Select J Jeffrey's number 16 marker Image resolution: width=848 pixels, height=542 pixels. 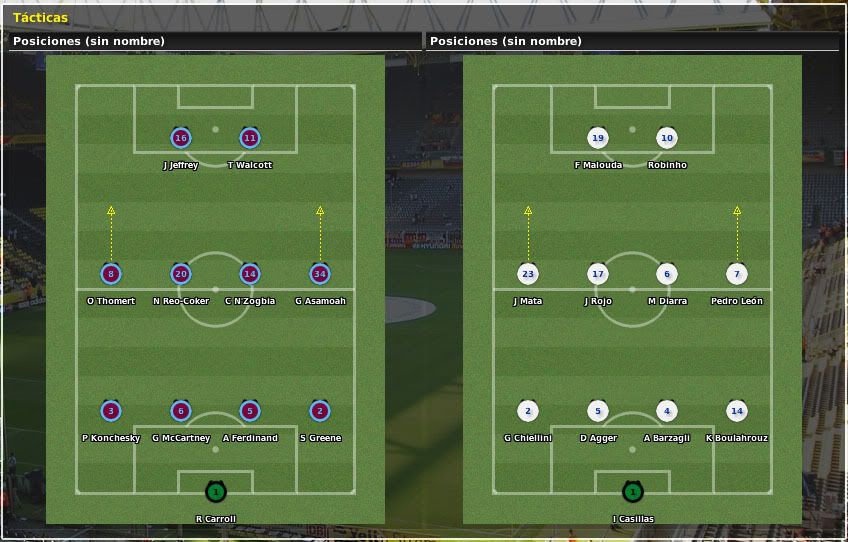coord(181,138)
